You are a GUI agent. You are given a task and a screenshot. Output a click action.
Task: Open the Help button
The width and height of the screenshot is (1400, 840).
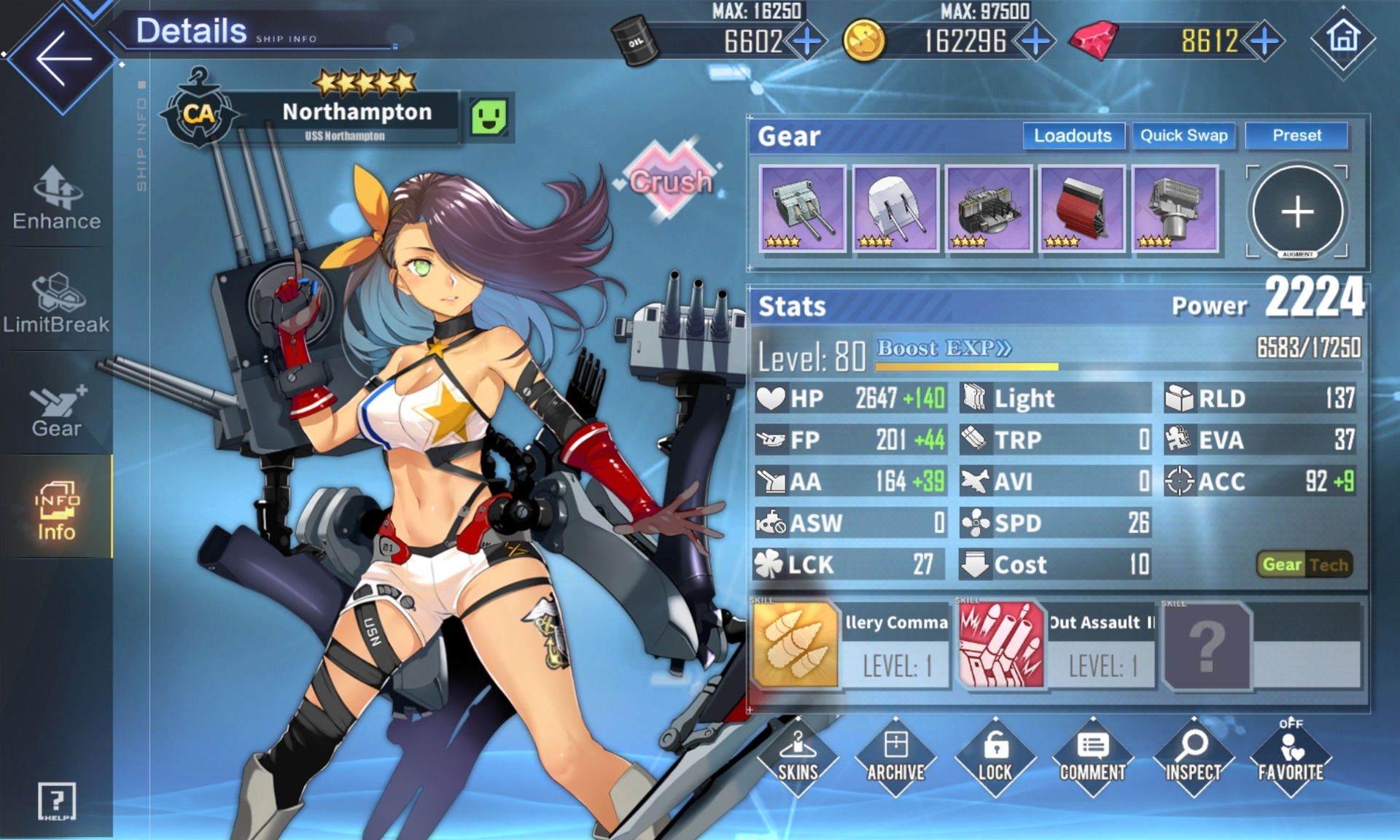[x=57, y=801]
